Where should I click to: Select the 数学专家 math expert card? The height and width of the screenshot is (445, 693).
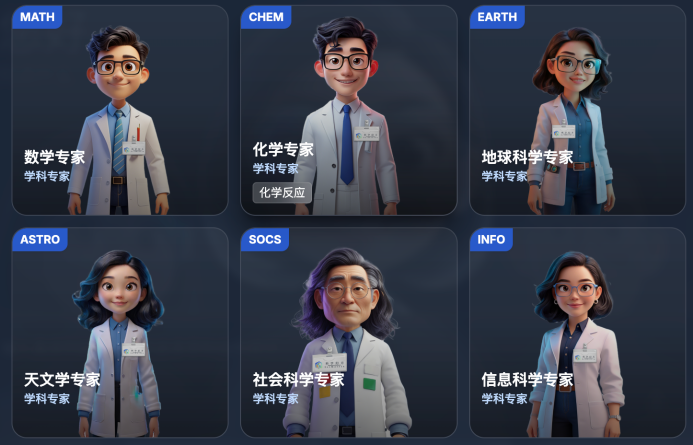click(119, 110)
